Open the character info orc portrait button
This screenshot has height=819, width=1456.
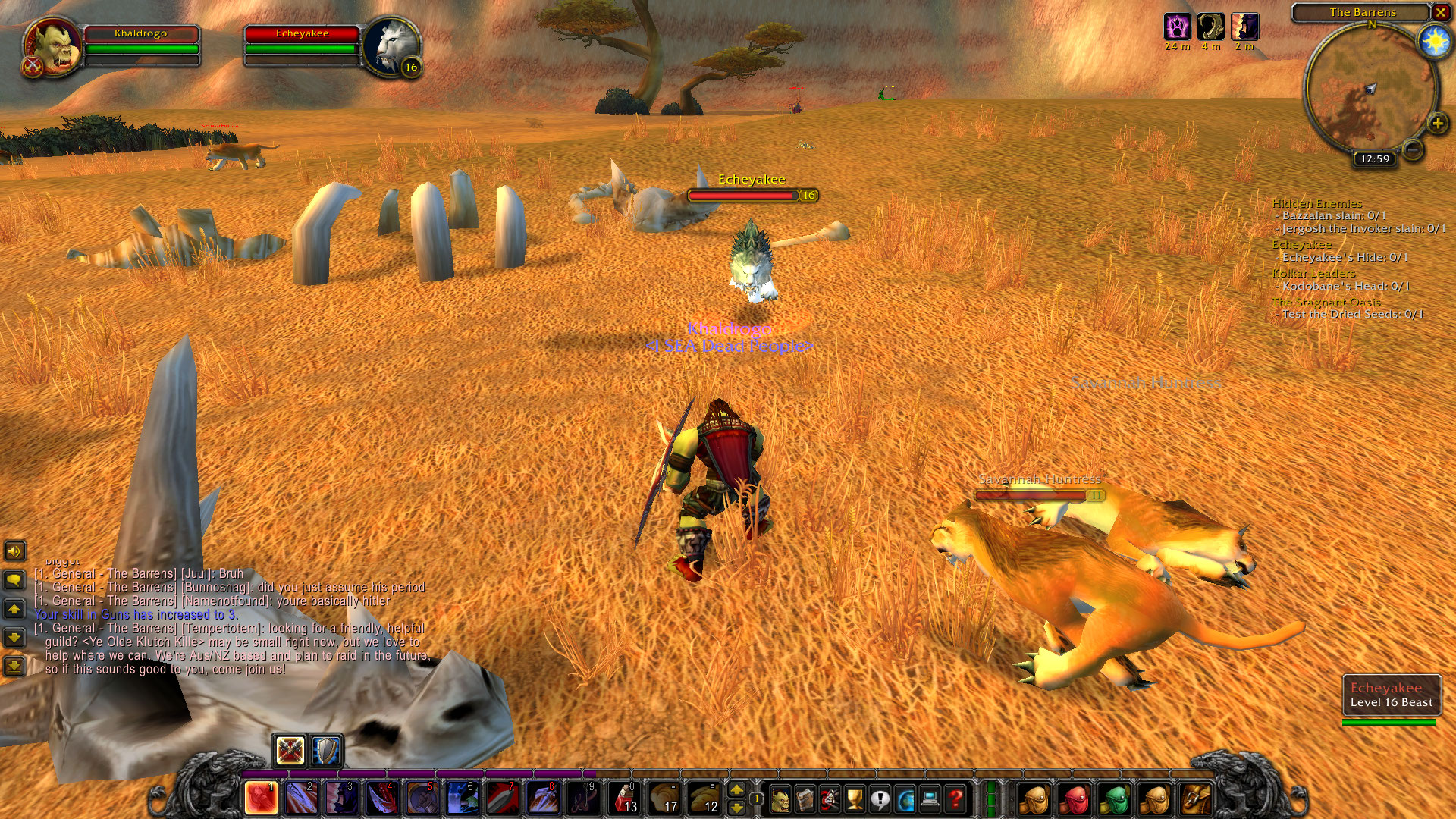coord(780,799)
